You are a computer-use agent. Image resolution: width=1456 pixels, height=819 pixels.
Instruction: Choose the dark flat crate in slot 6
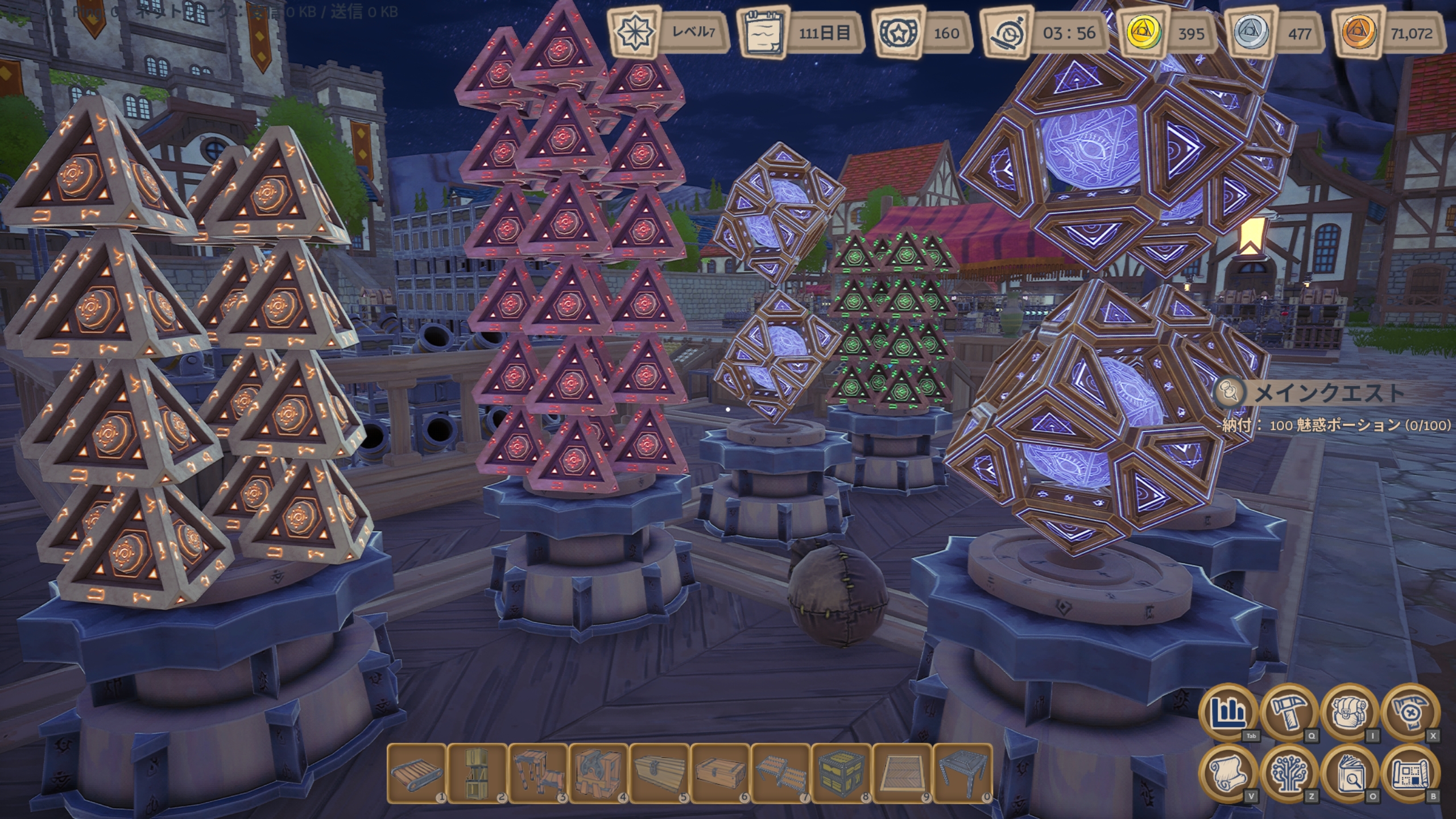coord(721,773)
